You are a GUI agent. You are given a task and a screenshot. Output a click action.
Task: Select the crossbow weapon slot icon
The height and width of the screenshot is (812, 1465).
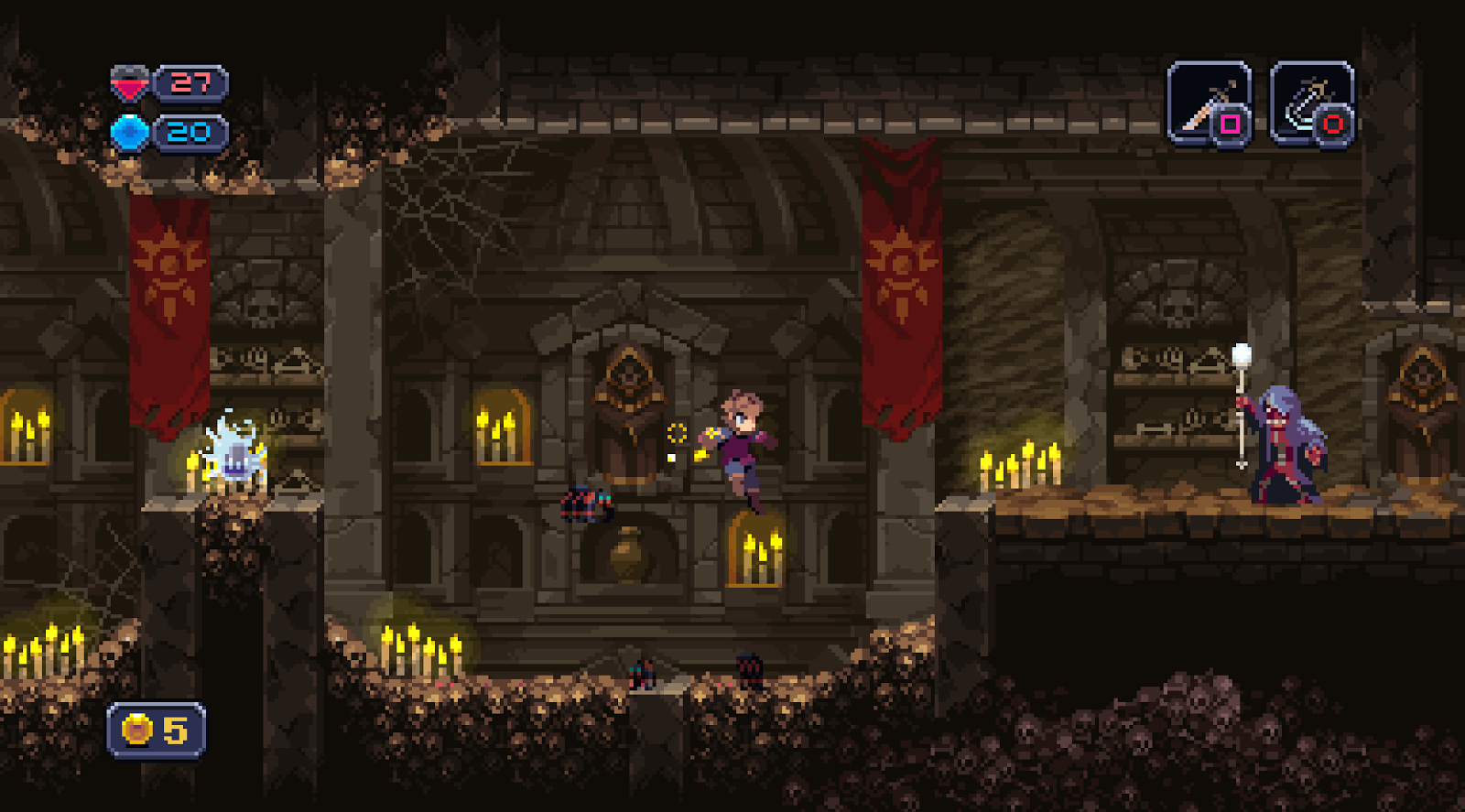[x=1311, y=101]
